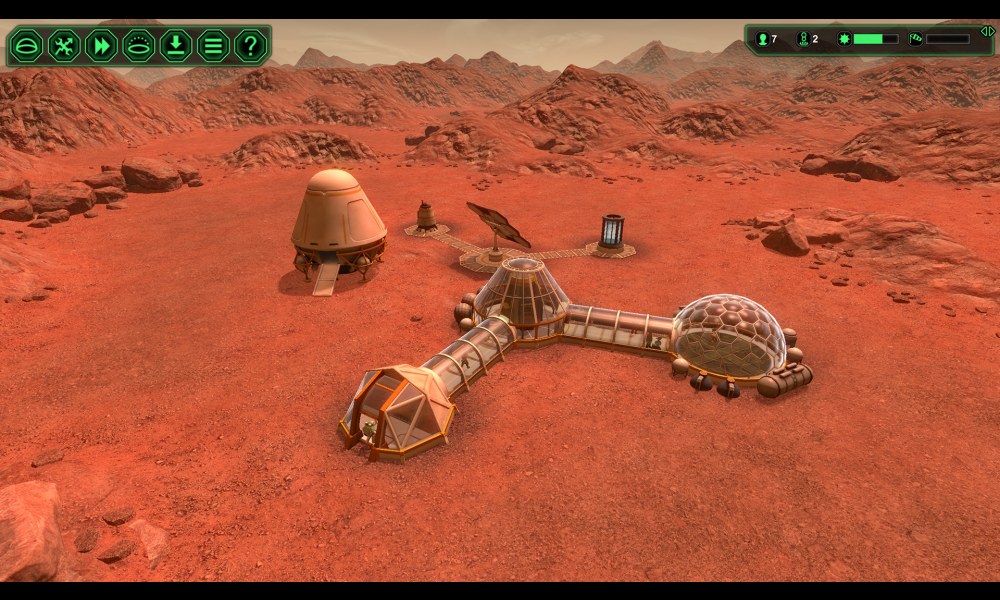This screenshot has height=600, width=1000.
Task: Show help with the question mark button
Action: [x=250, y=45]
